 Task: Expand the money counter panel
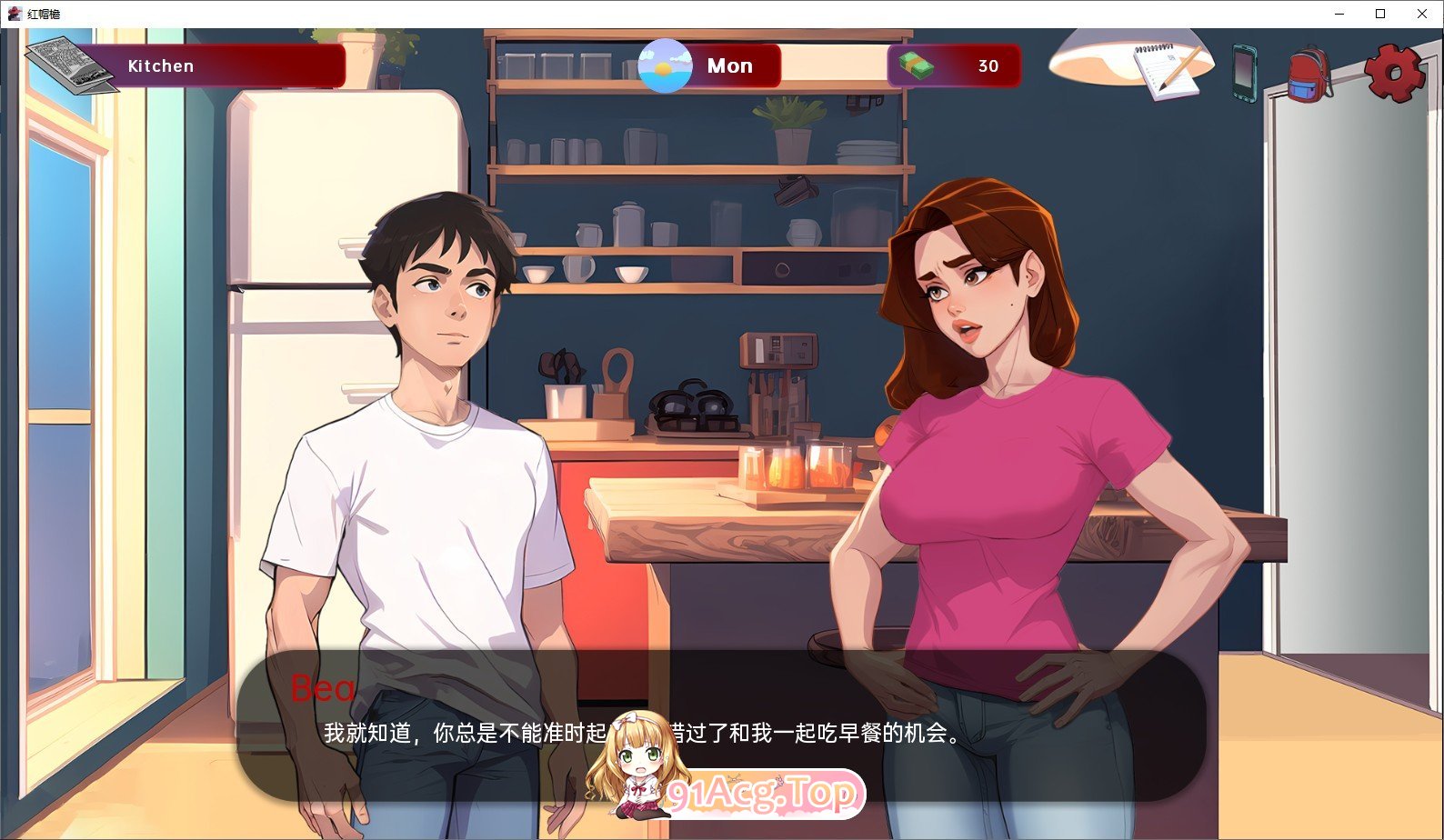point(953,65)
